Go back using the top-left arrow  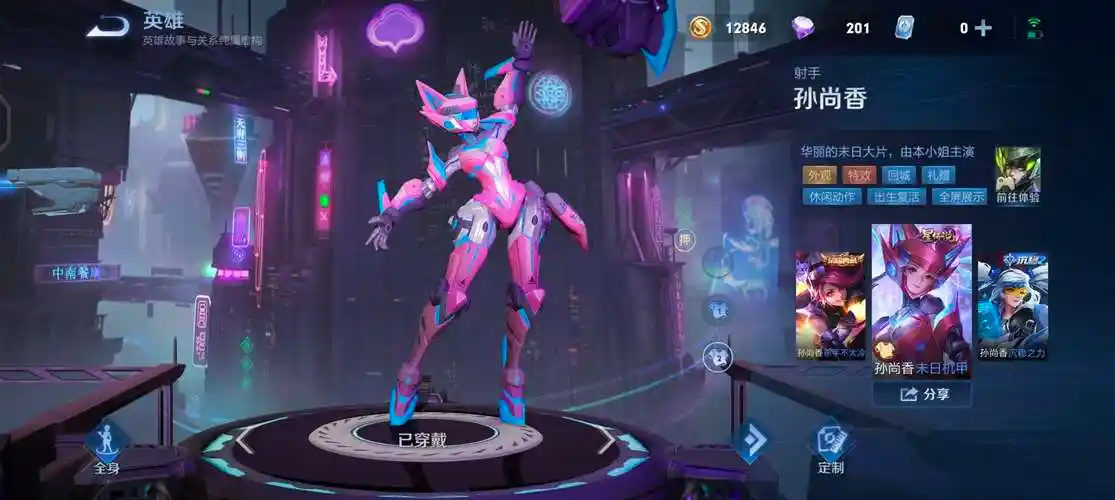click(106, 27)
